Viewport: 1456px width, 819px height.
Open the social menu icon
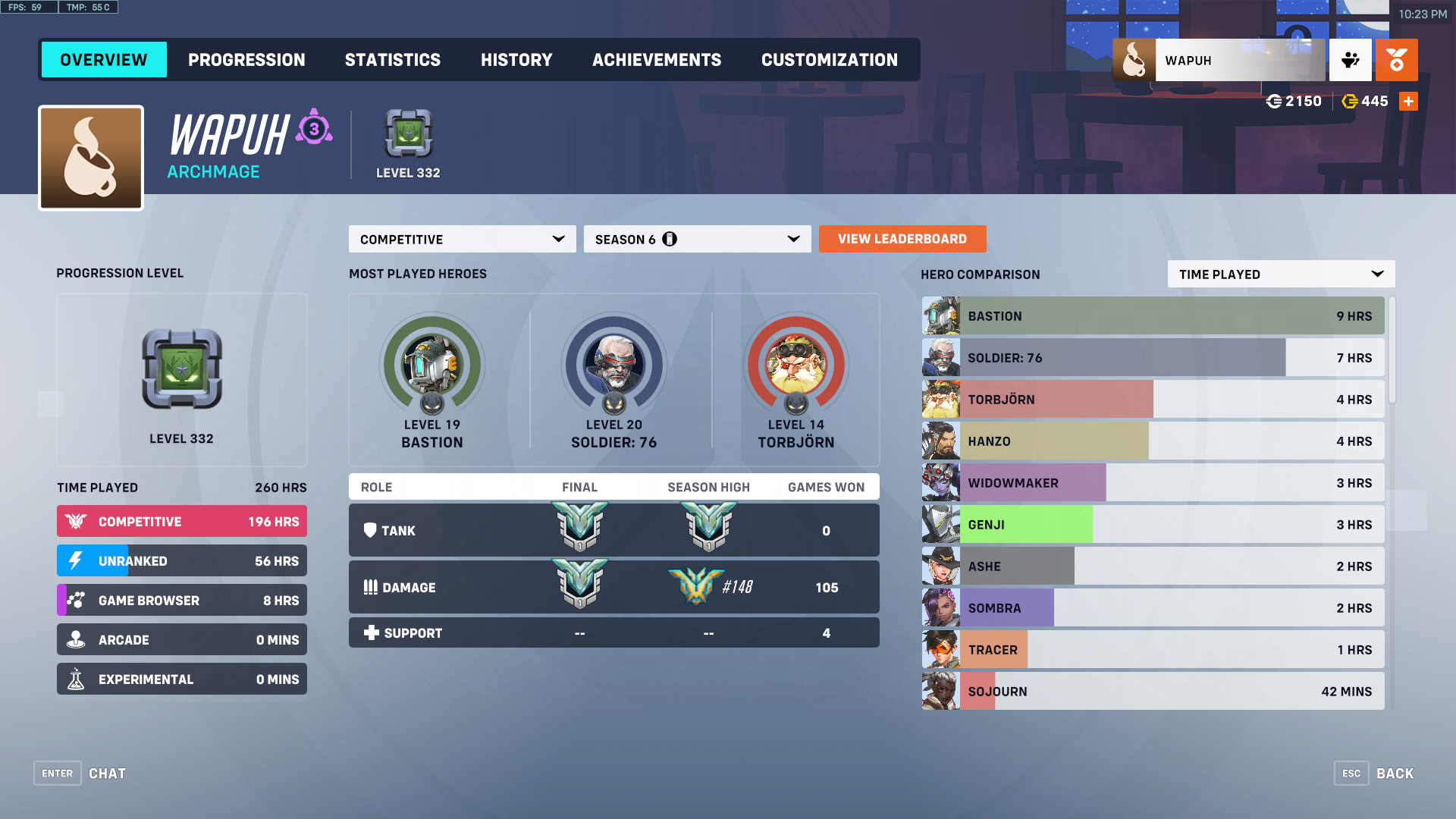[x=1350, y=60]
